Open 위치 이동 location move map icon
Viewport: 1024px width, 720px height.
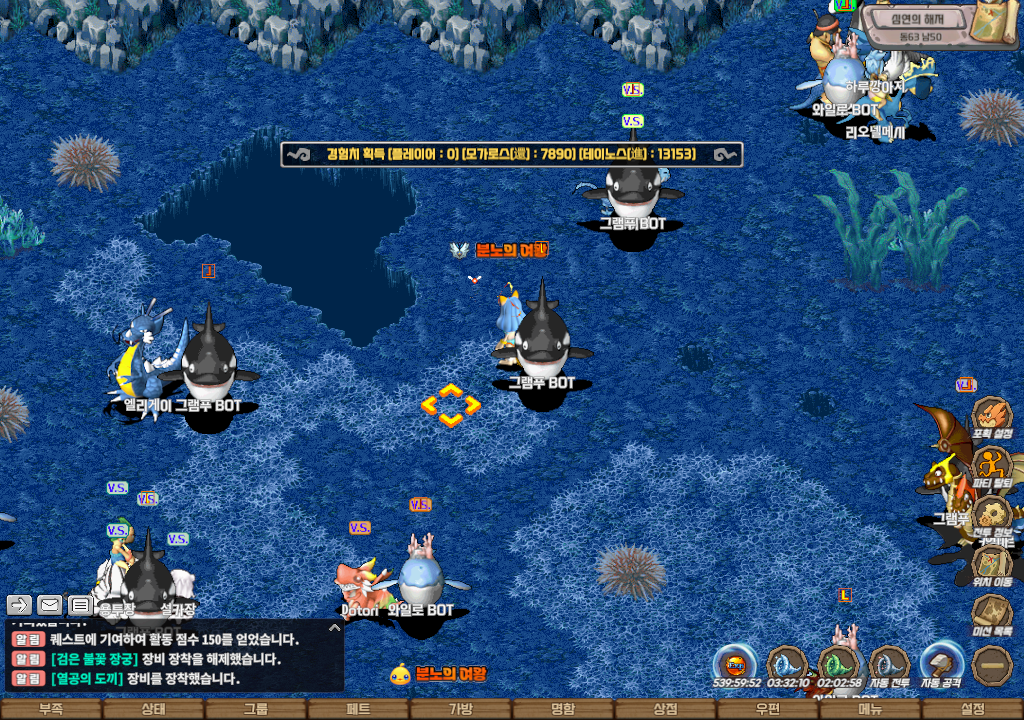992,565
